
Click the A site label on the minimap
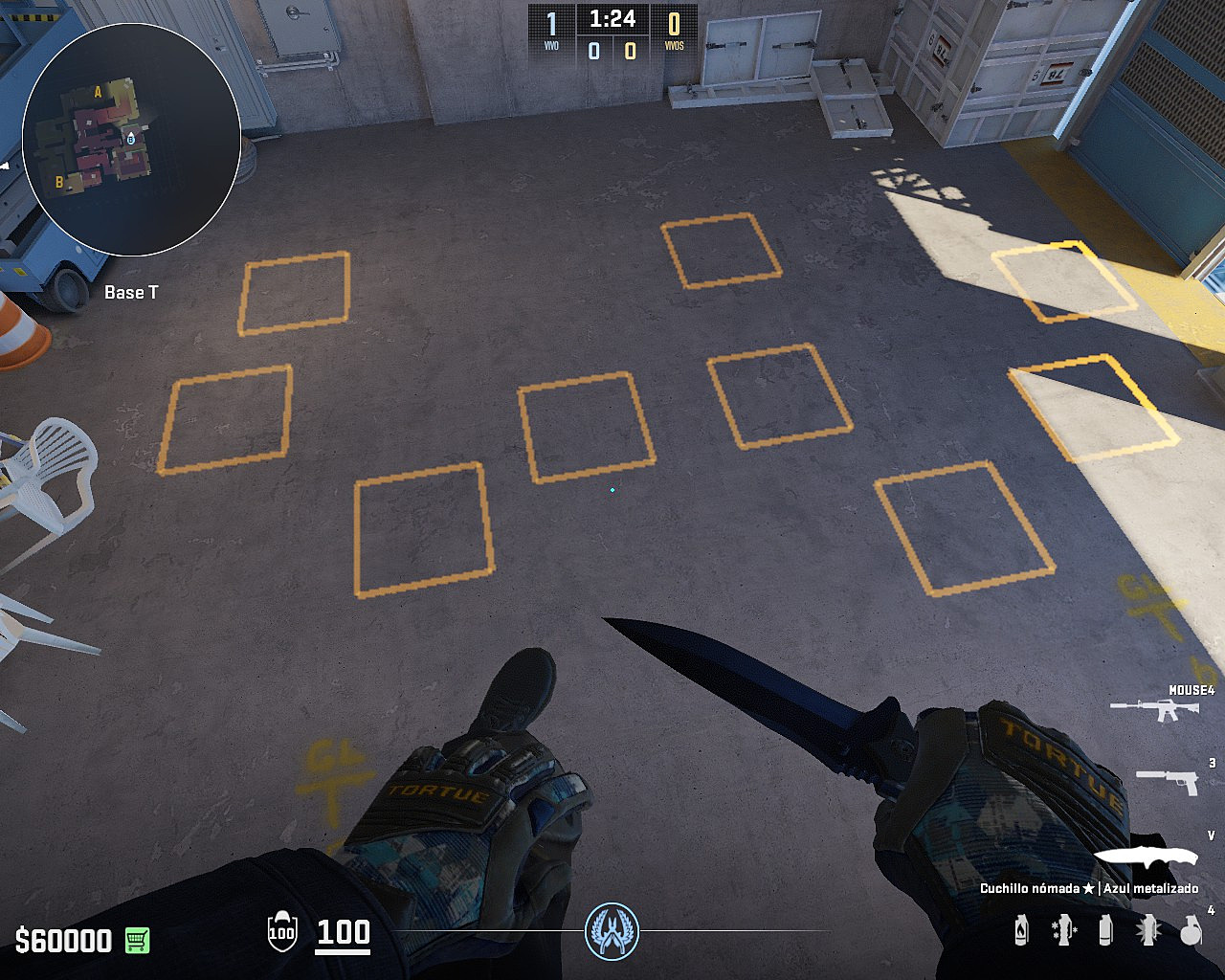click(98, 92)
